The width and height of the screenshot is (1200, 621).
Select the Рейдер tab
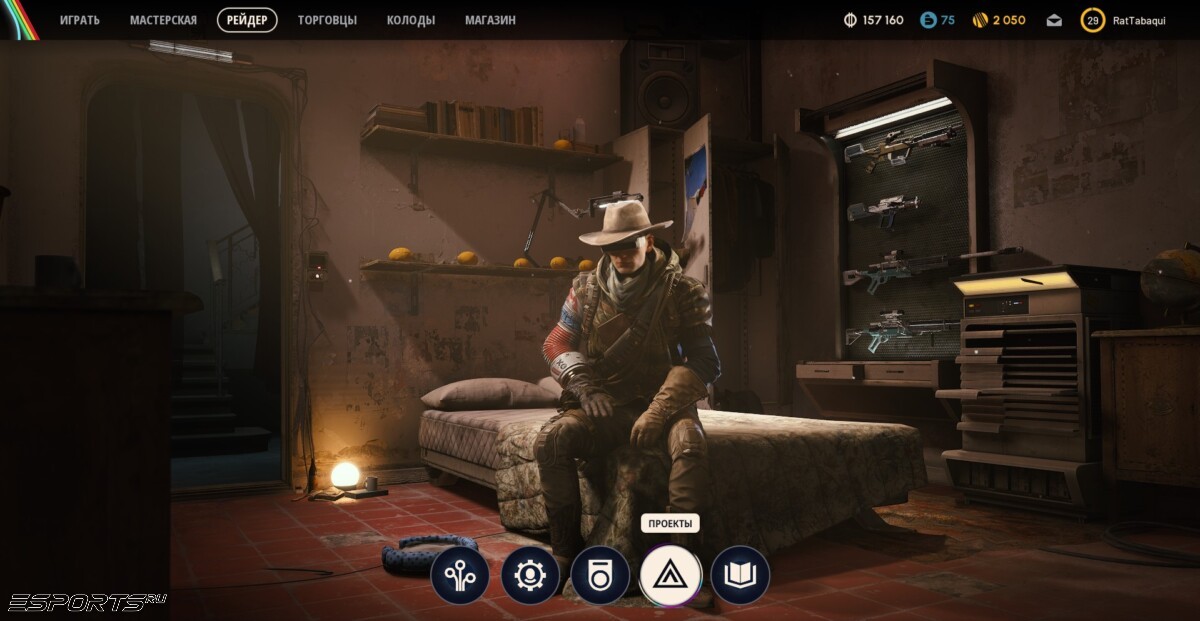[x=247, y=20]
